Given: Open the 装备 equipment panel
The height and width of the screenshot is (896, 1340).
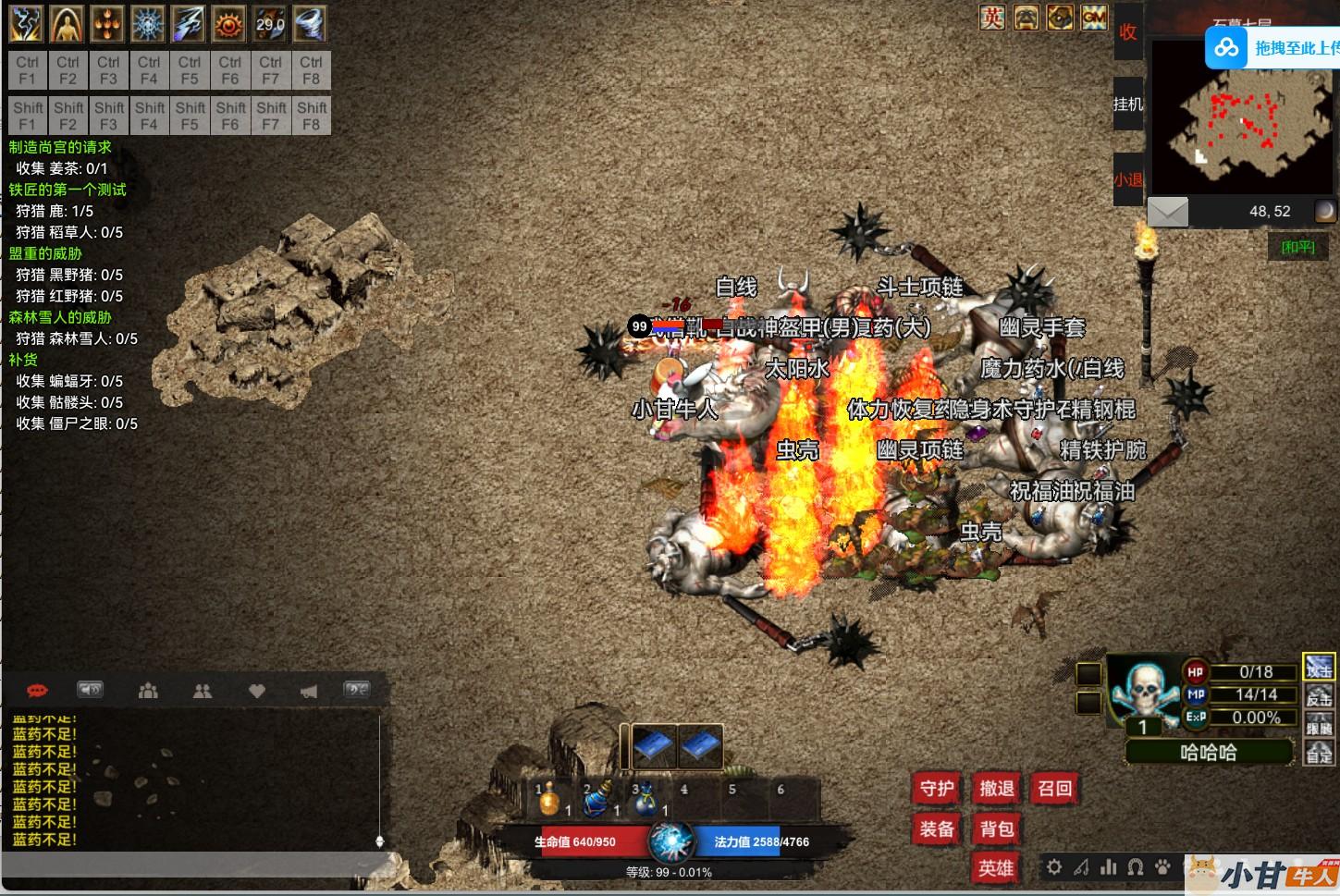Looking at the screenshot, I should point(937,829).
